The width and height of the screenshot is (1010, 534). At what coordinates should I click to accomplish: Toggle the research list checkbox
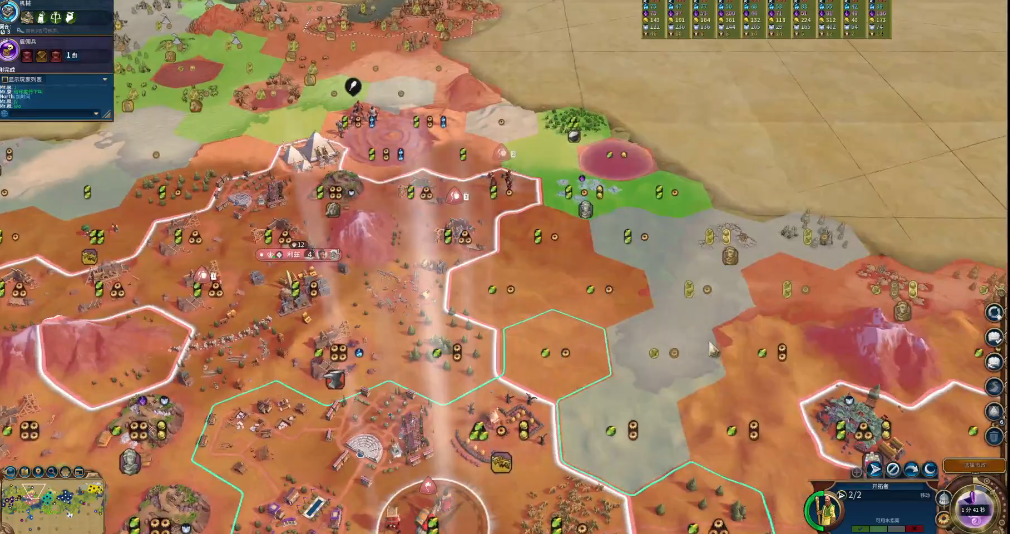pos(5,78)
